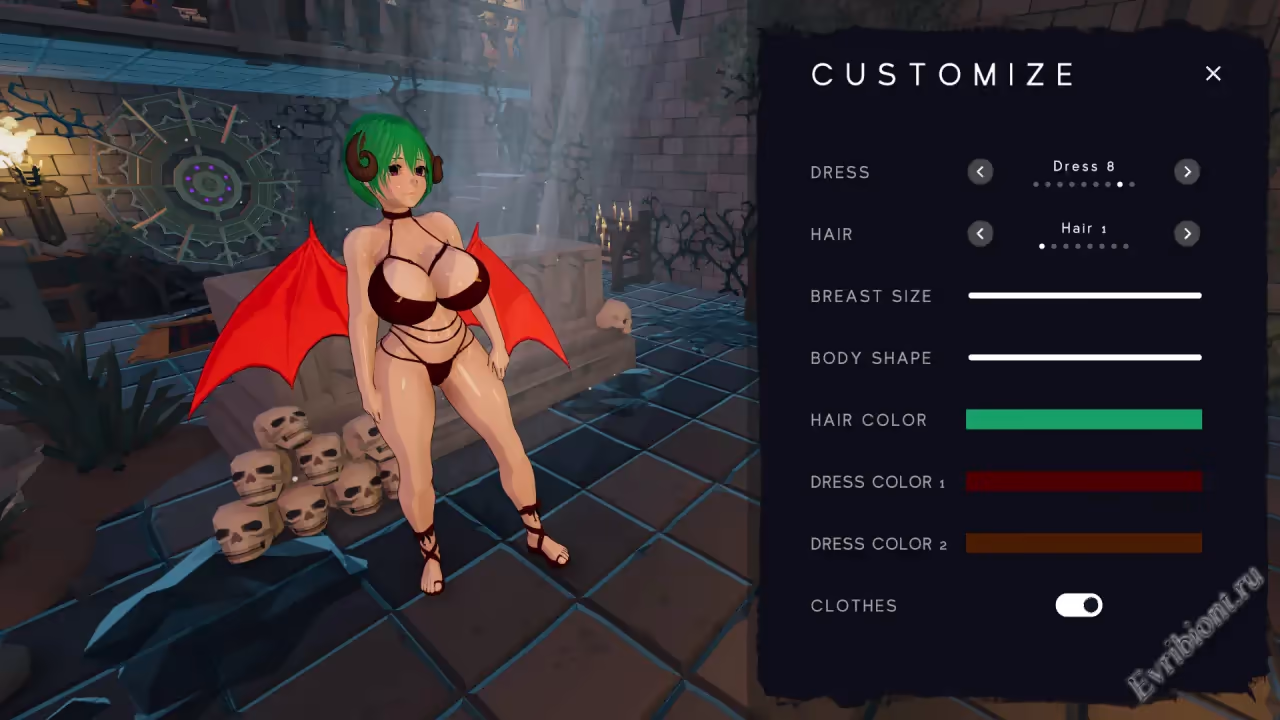Go to the next hair style
1280x720 pixels.
coord(1187,234)
